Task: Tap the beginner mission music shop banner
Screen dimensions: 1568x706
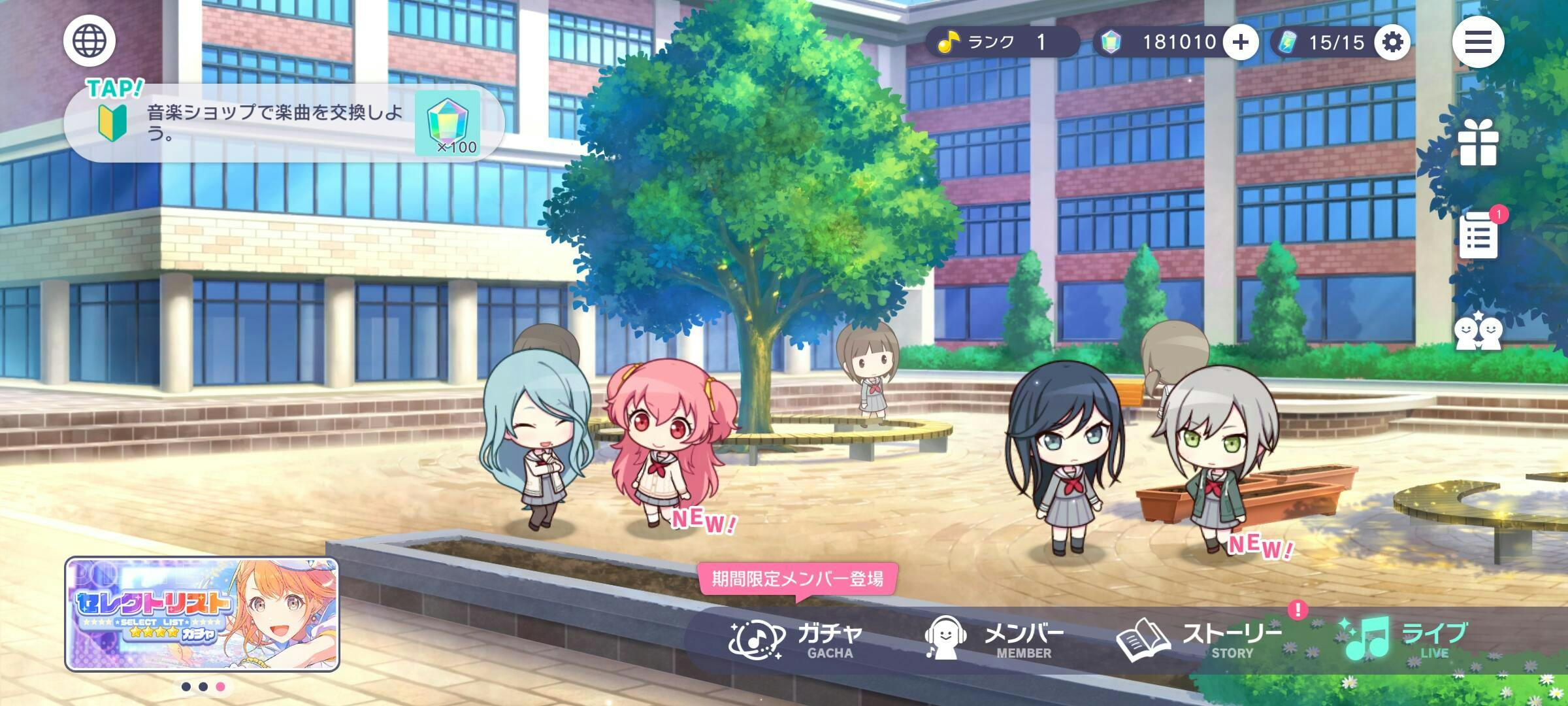Action: tap(284, 123)
